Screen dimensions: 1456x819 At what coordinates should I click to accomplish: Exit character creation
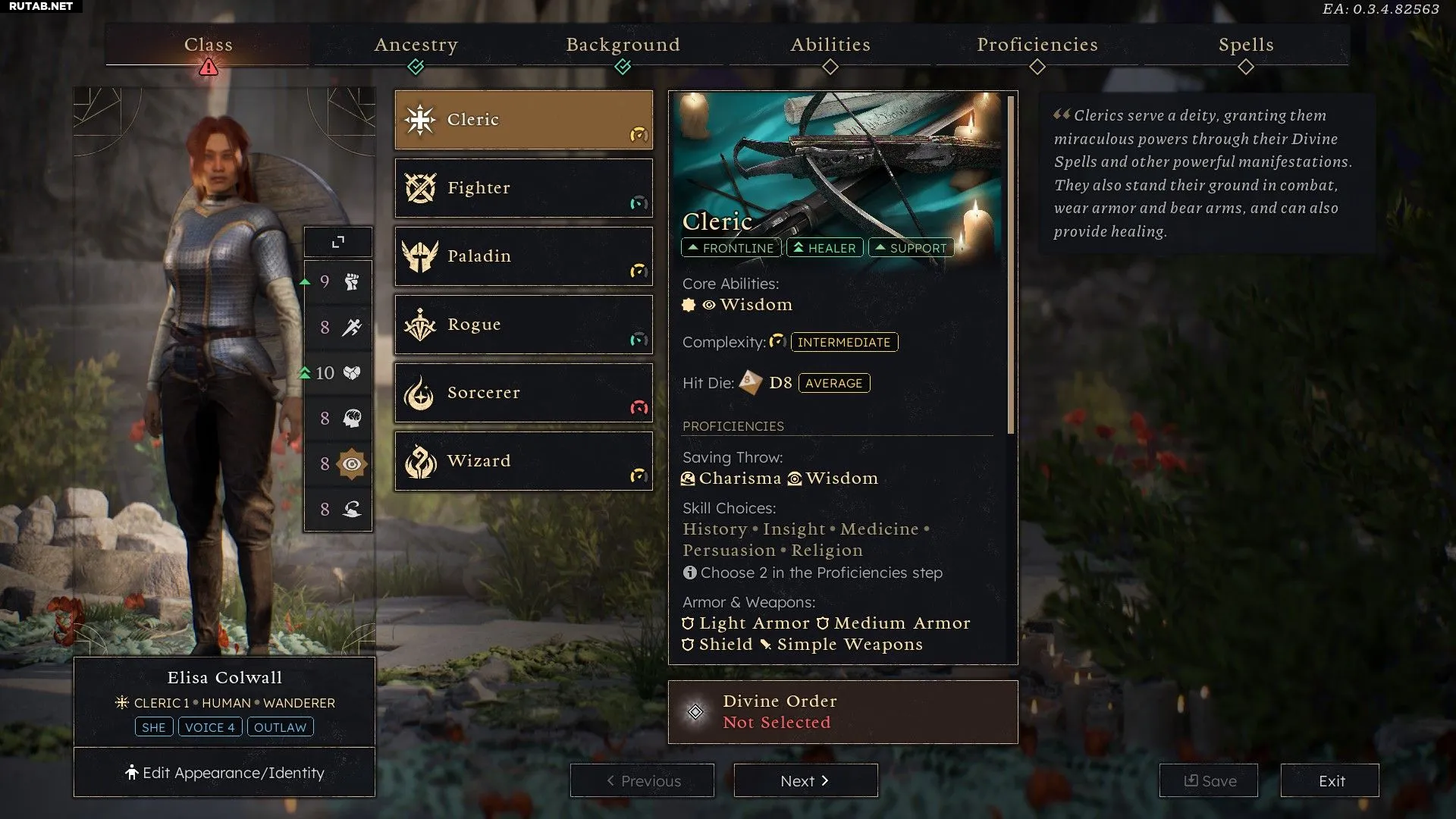point(1330,780)
